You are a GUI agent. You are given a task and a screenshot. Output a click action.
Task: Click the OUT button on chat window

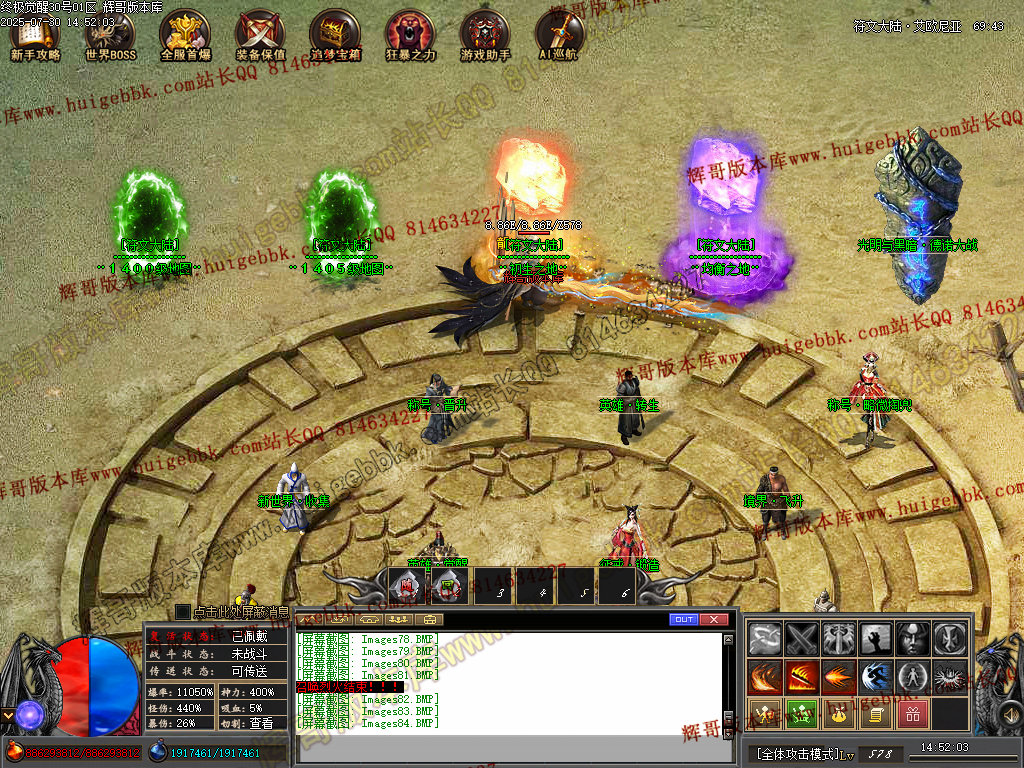point(684,620)
